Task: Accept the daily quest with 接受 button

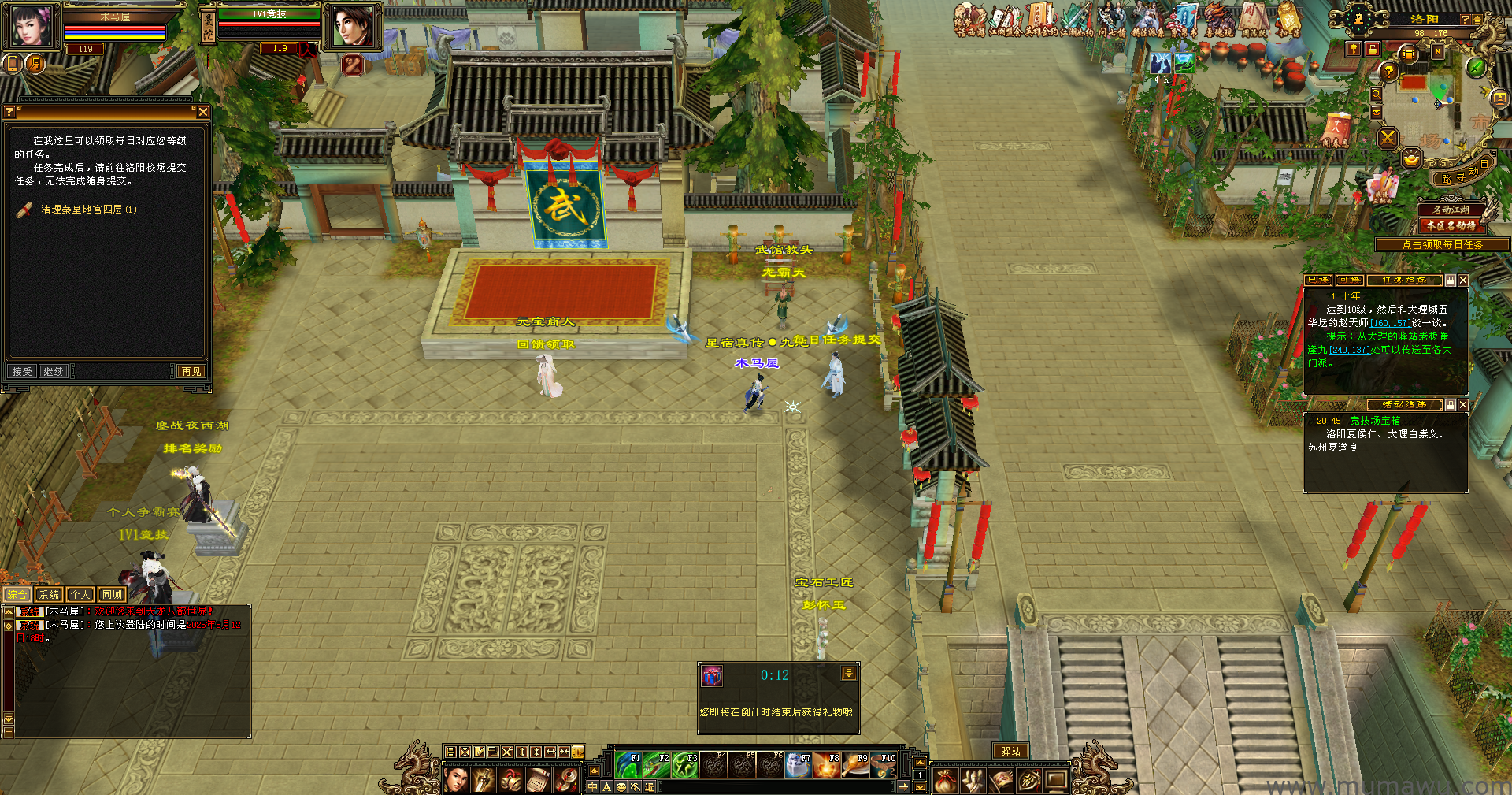Action: 22,371
